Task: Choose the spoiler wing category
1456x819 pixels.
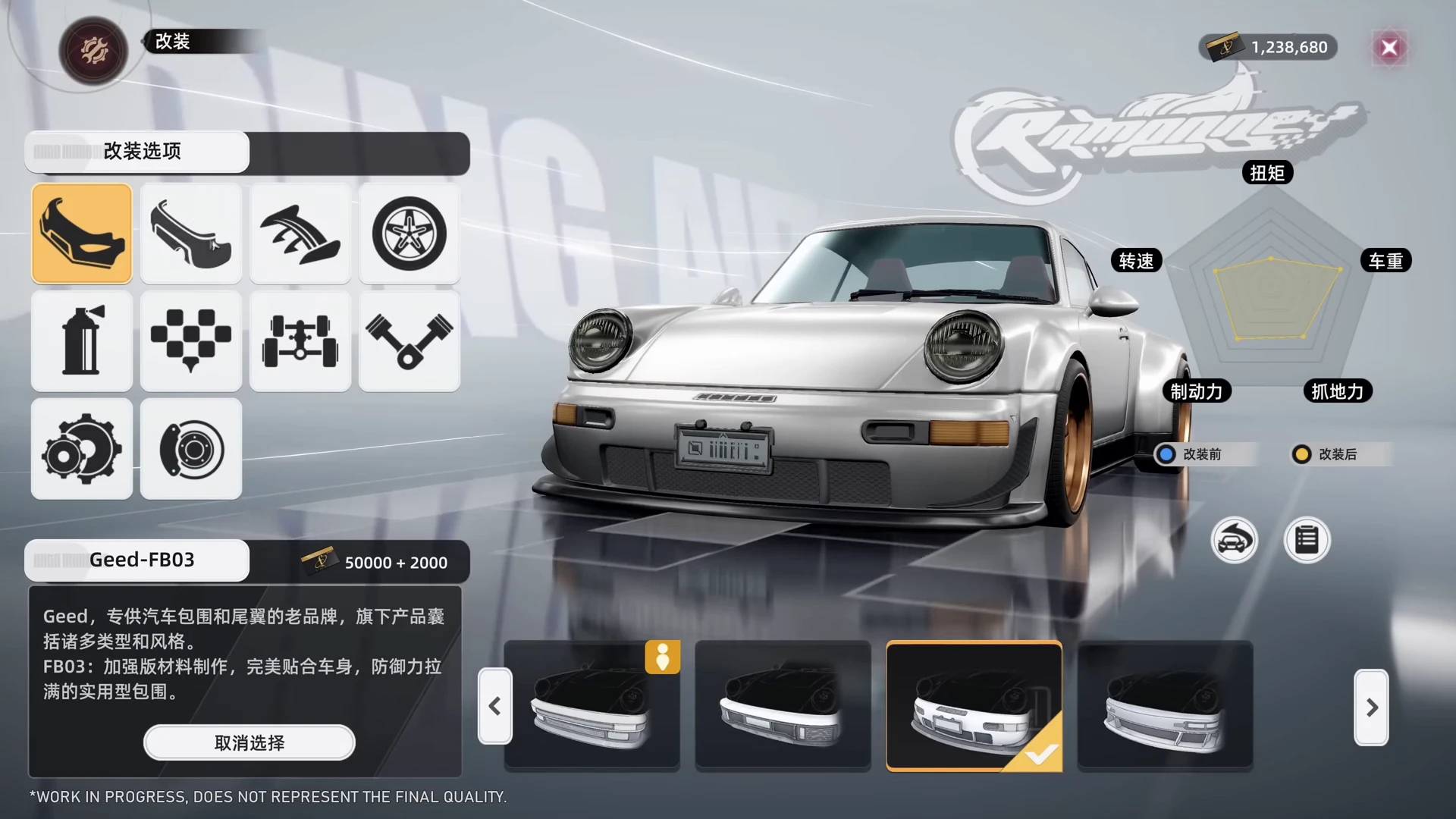Action: coord(300,234)
